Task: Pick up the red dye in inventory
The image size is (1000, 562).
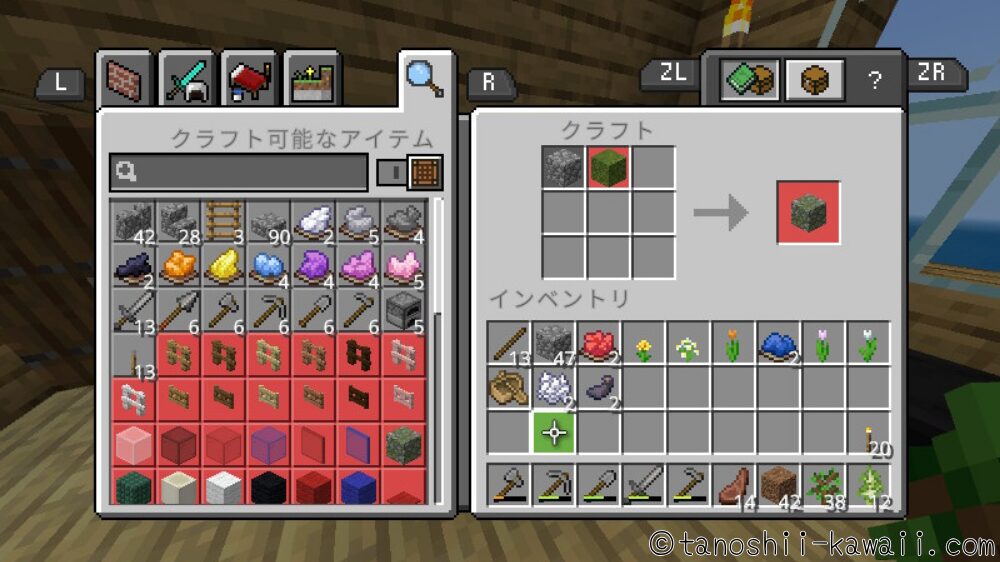Action: click(597, 343)
